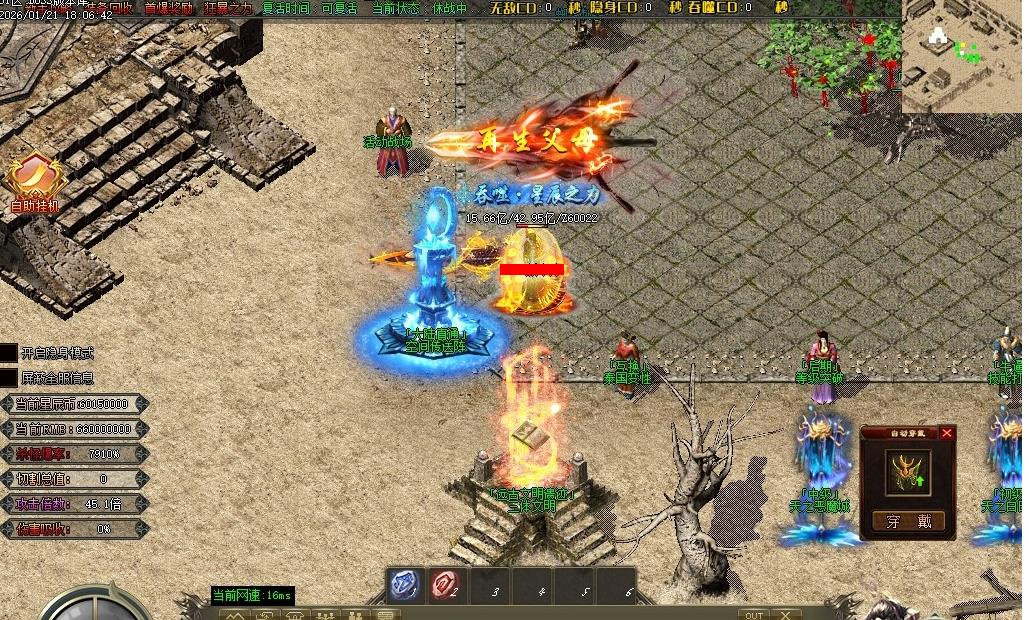Use the red stone in hotbar slot 2

tap(445, 585)
